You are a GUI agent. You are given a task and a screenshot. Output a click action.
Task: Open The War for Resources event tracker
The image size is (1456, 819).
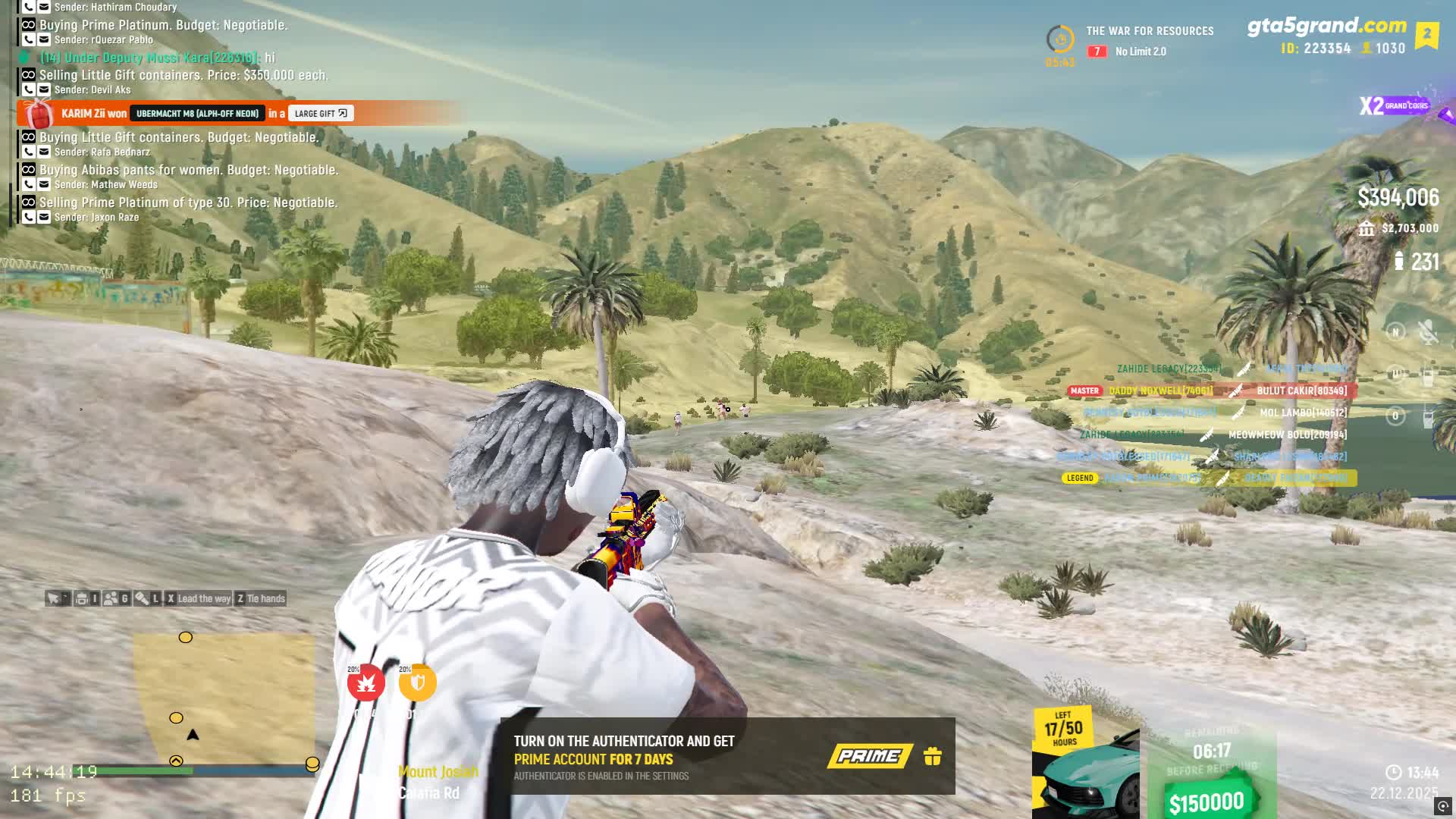point(1130,40)
